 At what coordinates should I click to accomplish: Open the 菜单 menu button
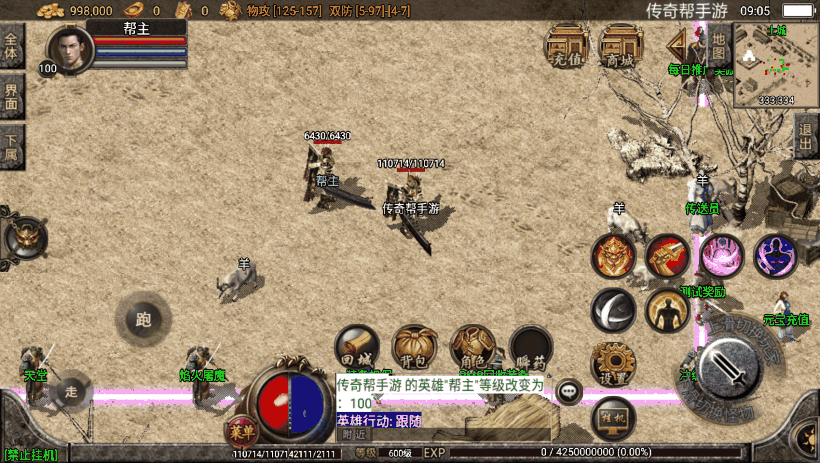(240, 432)
